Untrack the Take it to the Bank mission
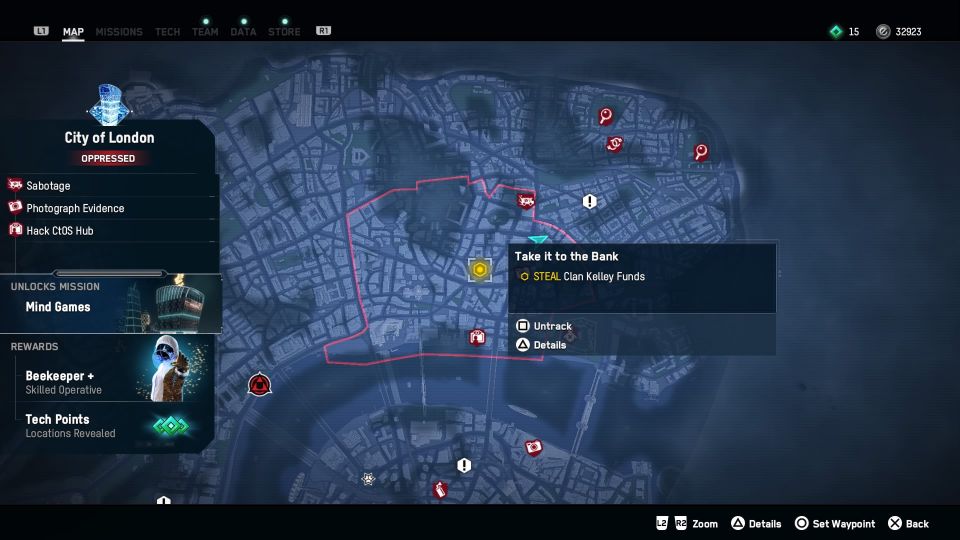The height and width of the screenshot is (540, 960). pos(552,326)
